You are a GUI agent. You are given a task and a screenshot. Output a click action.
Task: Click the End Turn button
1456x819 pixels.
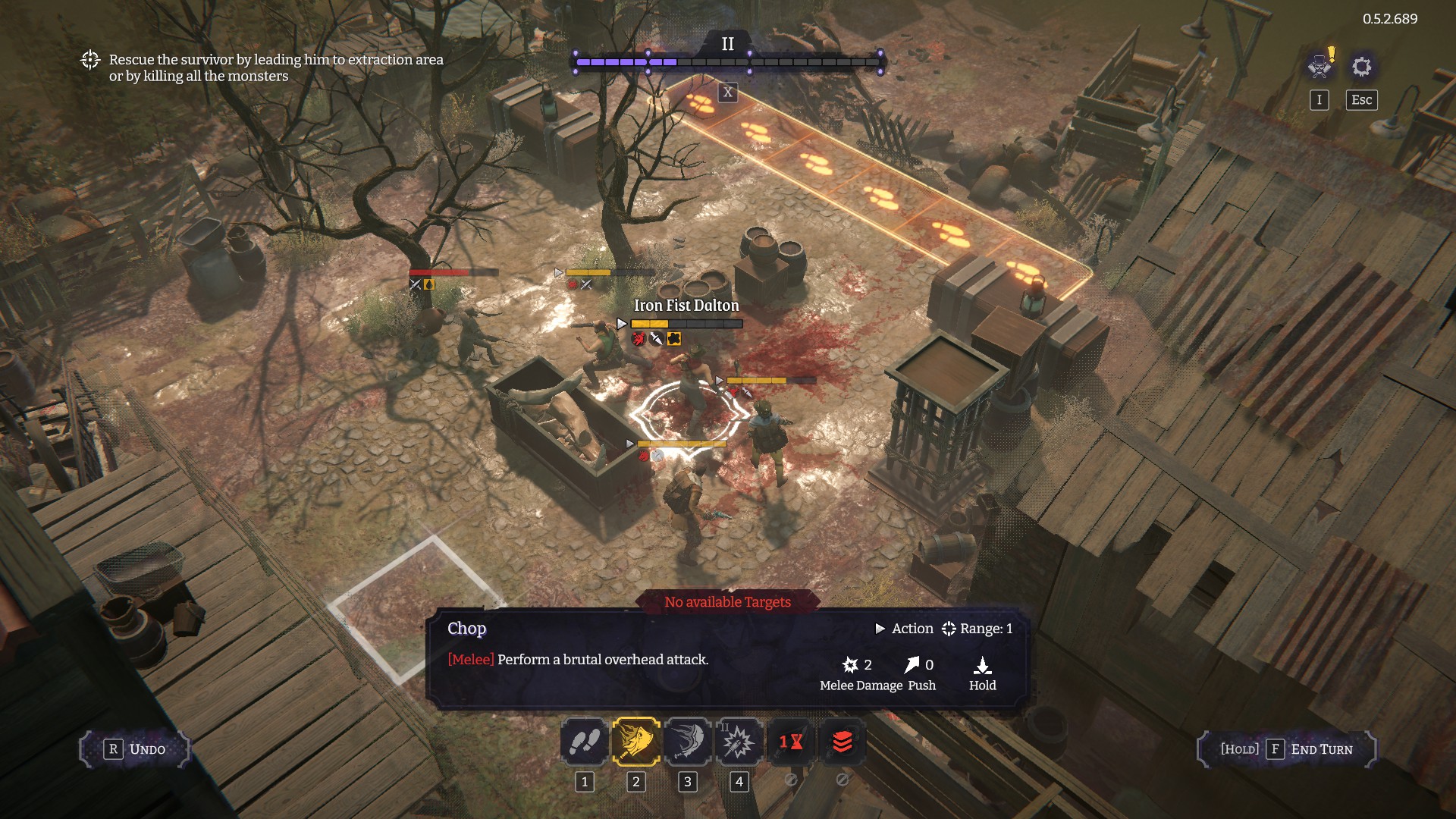(x=1289, y=749)
